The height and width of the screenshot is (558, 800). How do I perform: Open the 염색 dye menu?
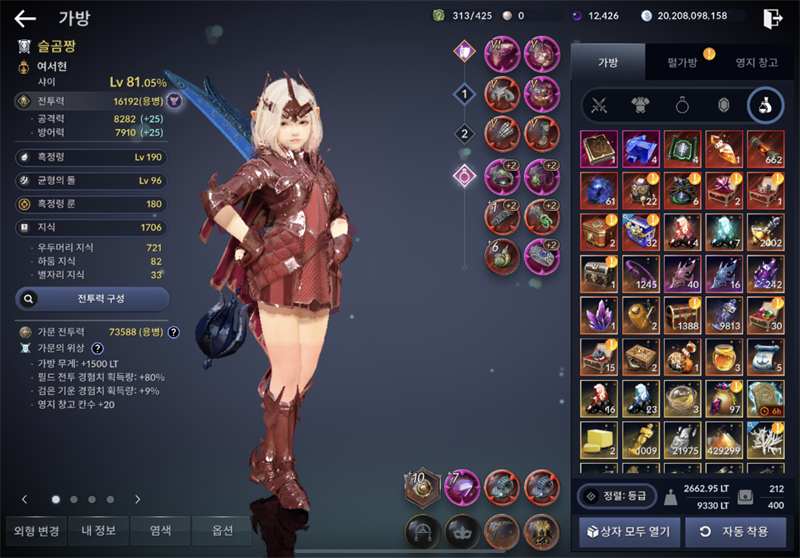pos(160,530)
